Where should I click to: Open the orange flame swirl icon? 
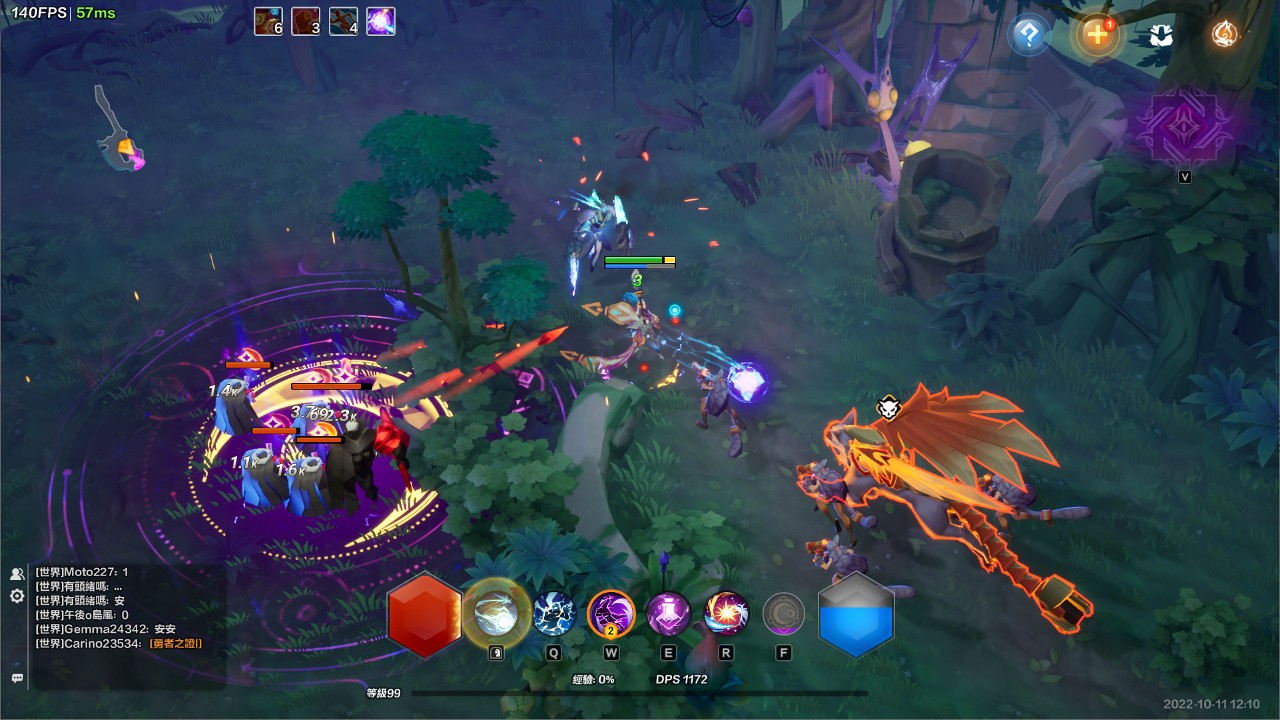click(1224, 35)
